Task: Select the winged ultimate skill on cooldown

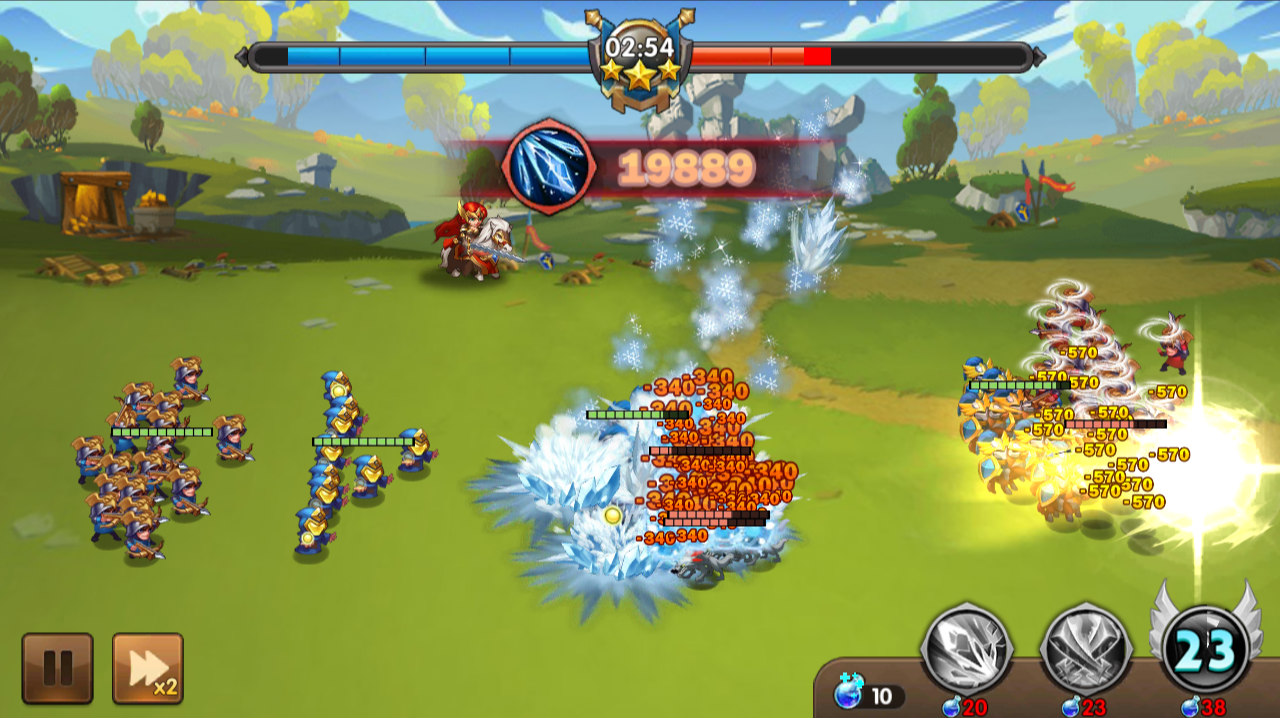Action: pyautogui.click(x=1205, y=649)
